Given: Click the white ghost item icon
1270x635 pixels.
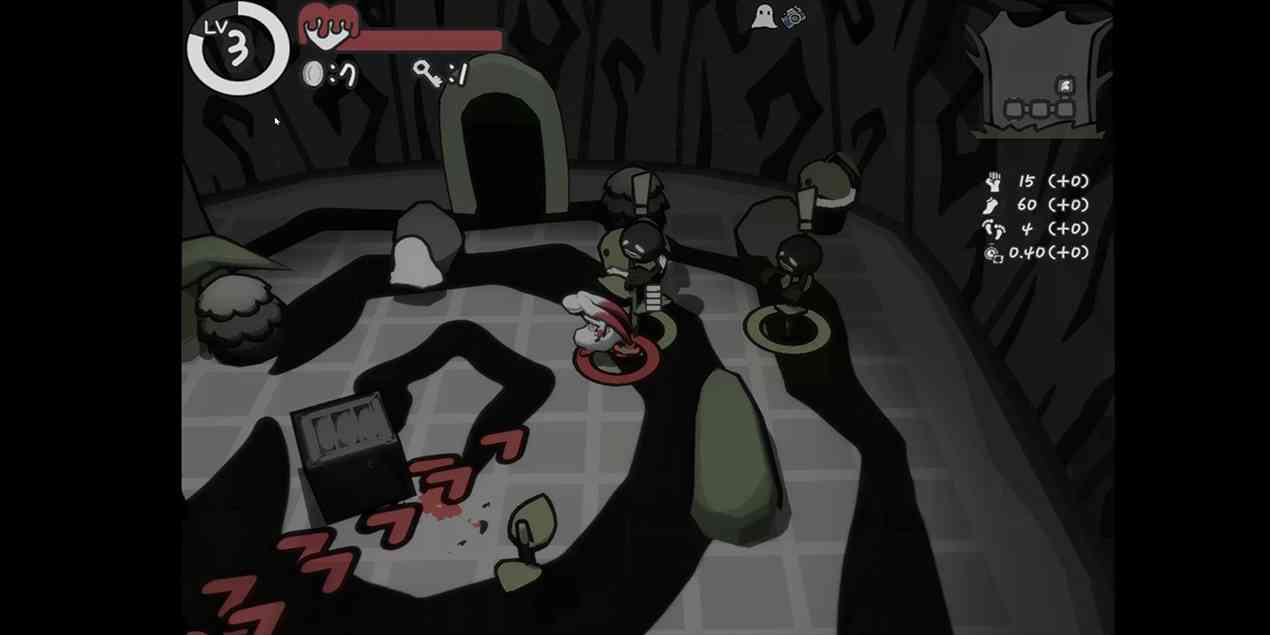Looking at the screenshot, I should 763,17.
